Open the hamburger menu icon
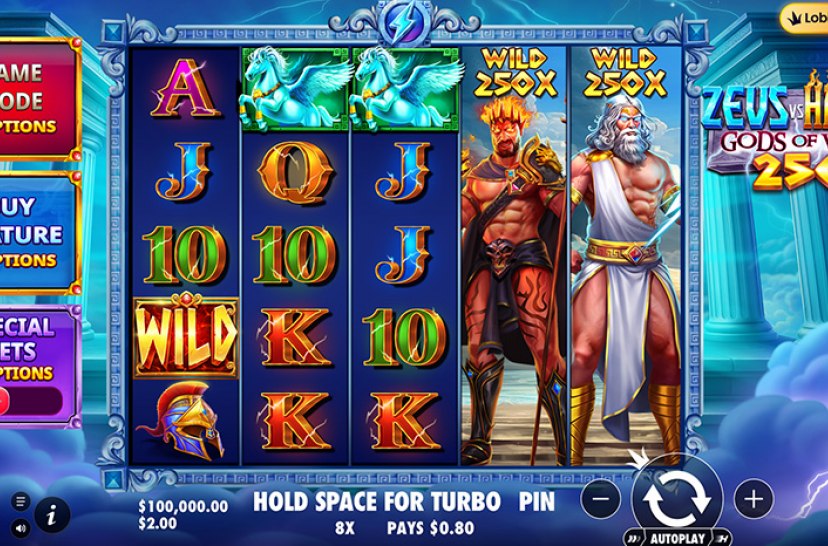 coord(19,502)
